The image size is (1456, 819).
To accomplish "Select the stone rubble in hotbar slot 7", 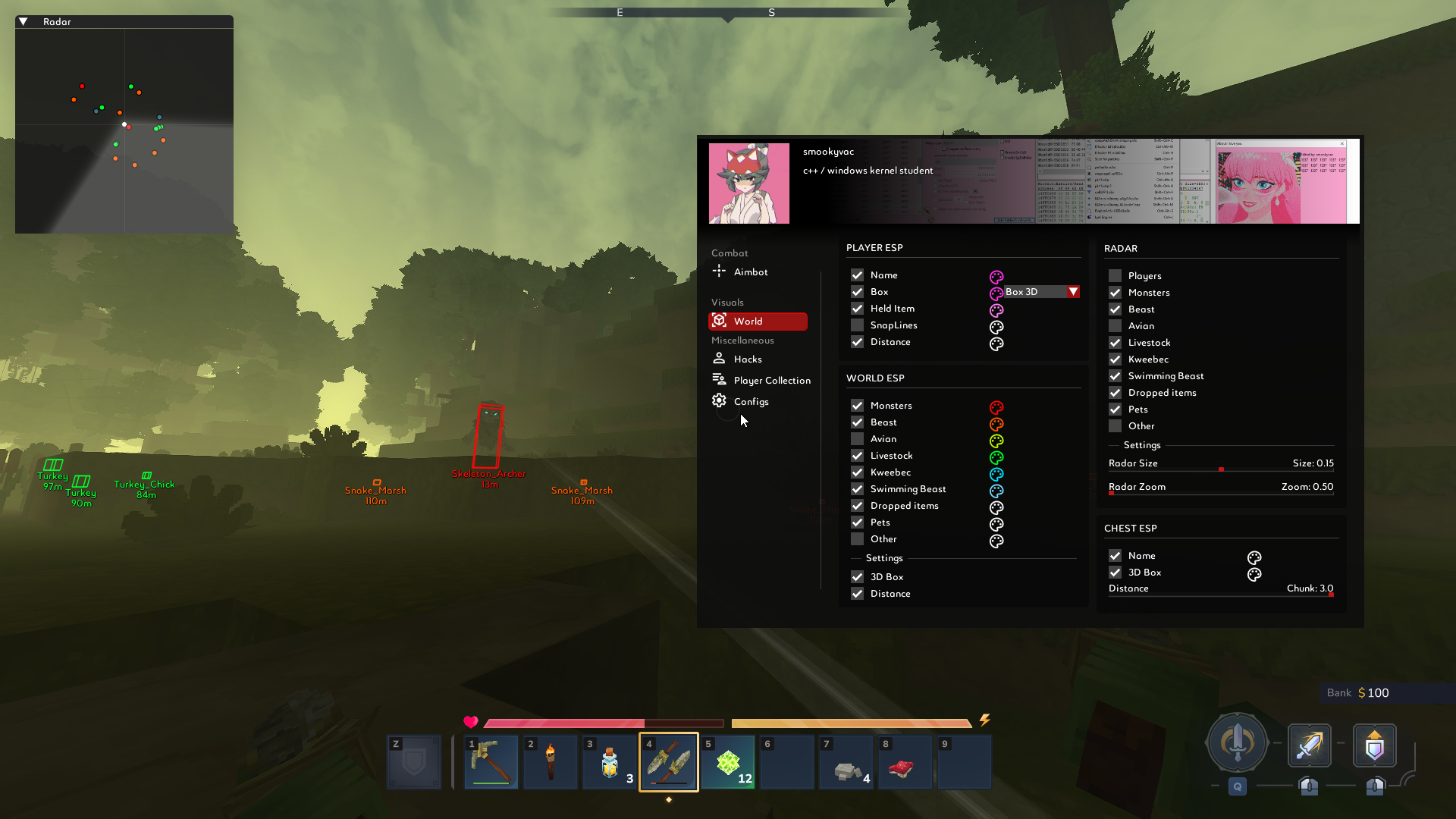I will (x=846, y=762).
